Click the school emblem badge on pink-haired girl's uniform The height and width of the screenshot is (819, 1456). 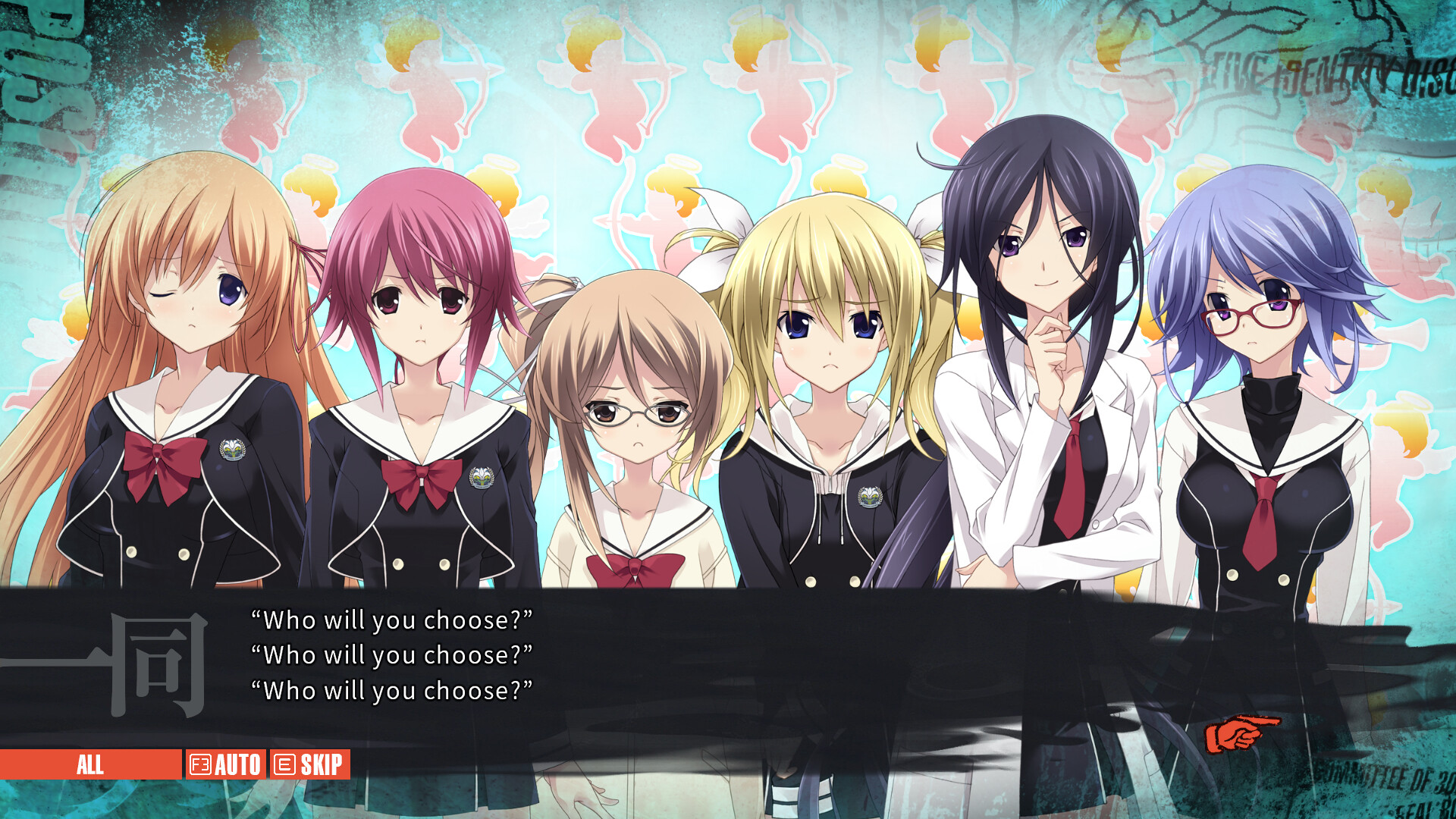click(480, 478)
